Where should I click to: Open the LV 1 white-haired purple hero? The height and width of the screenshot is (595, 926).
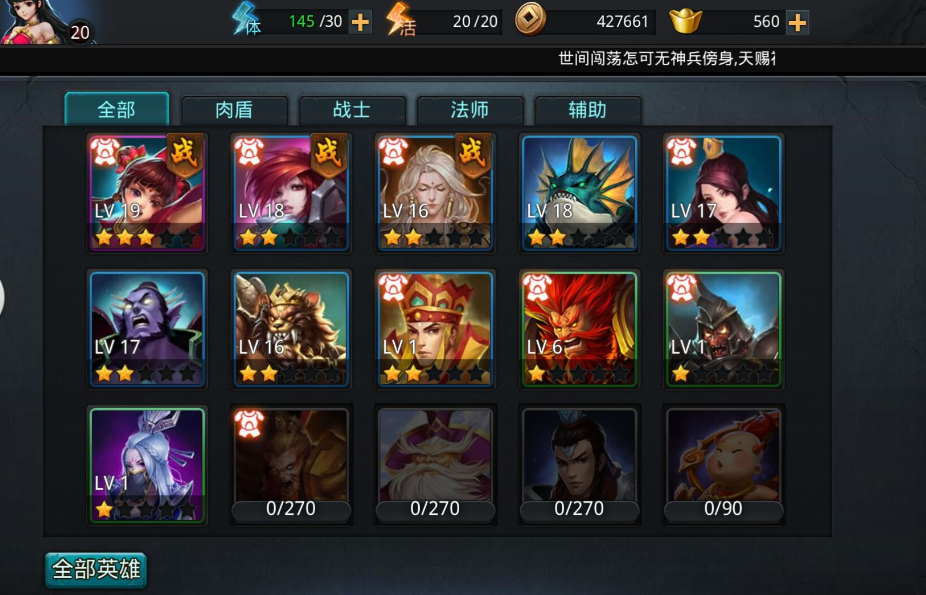[x=147, y=464]
